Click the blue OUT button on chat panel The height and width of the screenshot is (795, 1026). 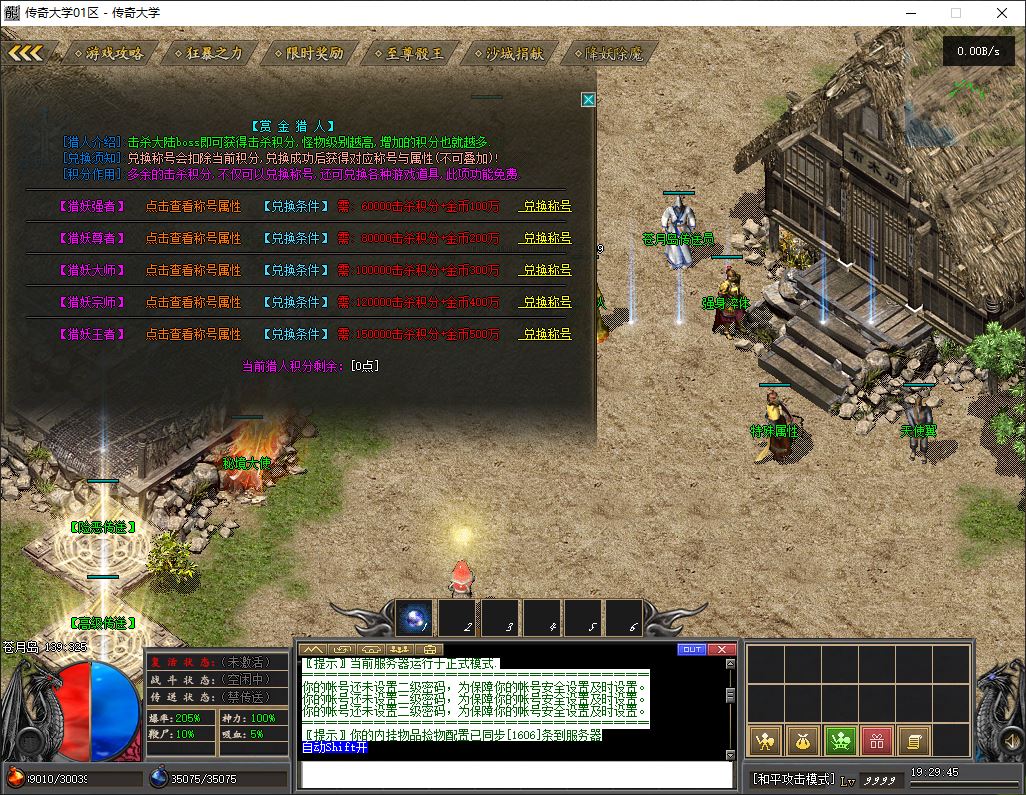(692, 649)
